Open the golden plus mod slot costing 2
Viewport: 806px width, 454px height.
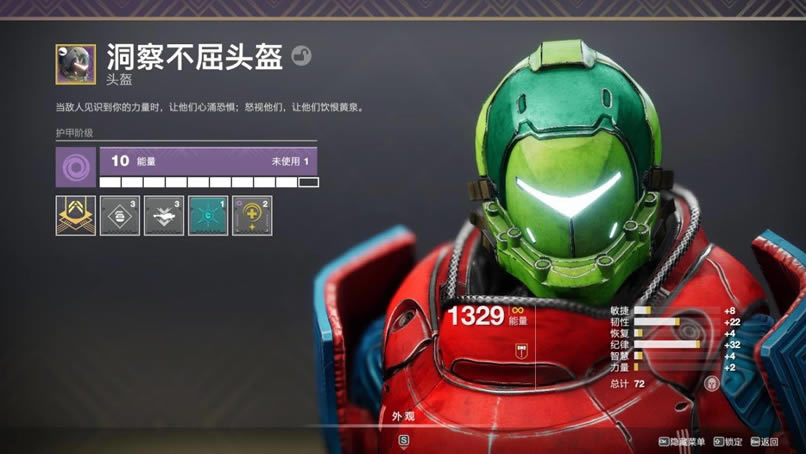point(252,215)
